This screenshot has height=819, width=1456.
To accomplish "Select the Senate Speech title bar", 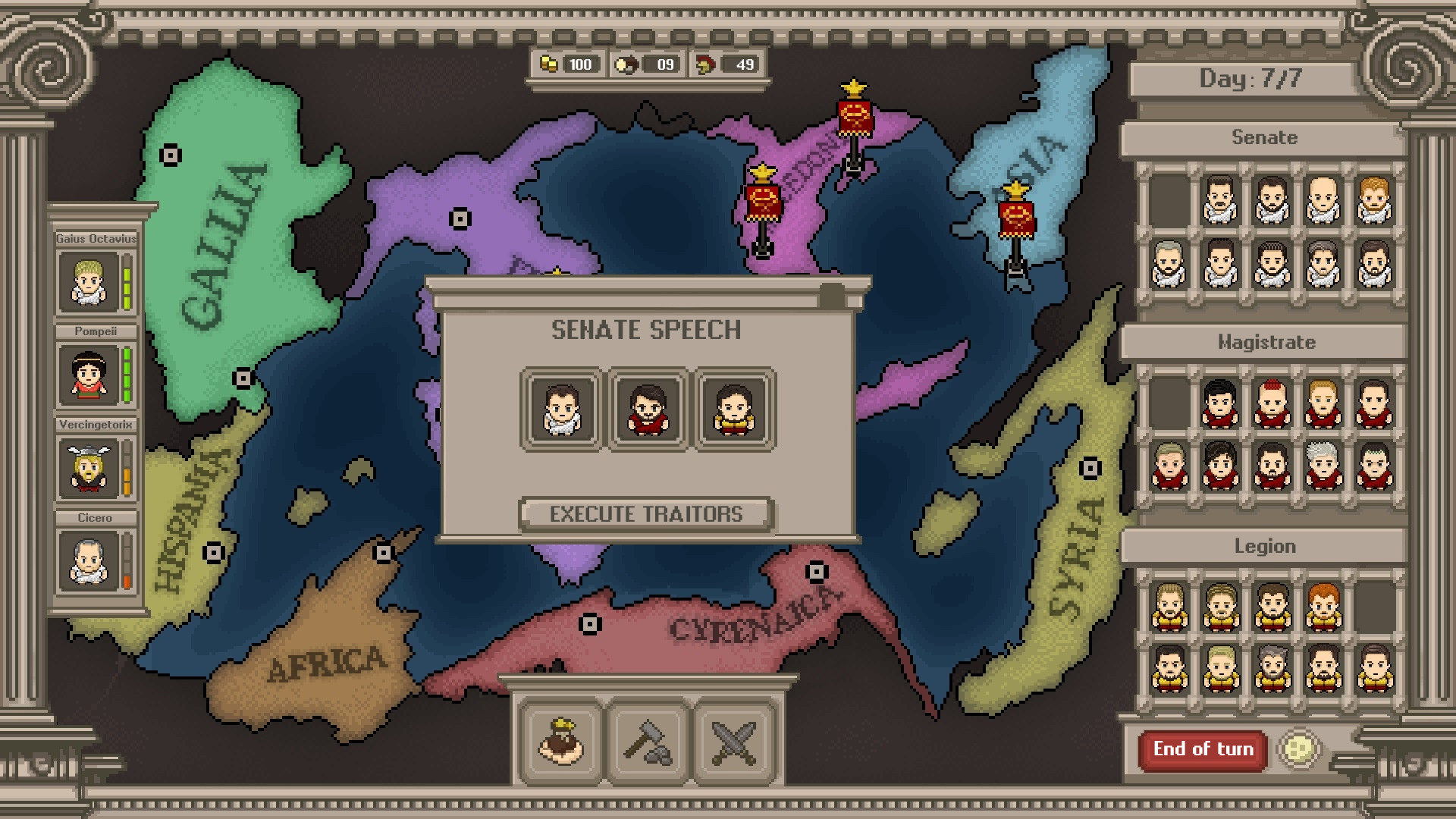I will click(x=647, y=329).
